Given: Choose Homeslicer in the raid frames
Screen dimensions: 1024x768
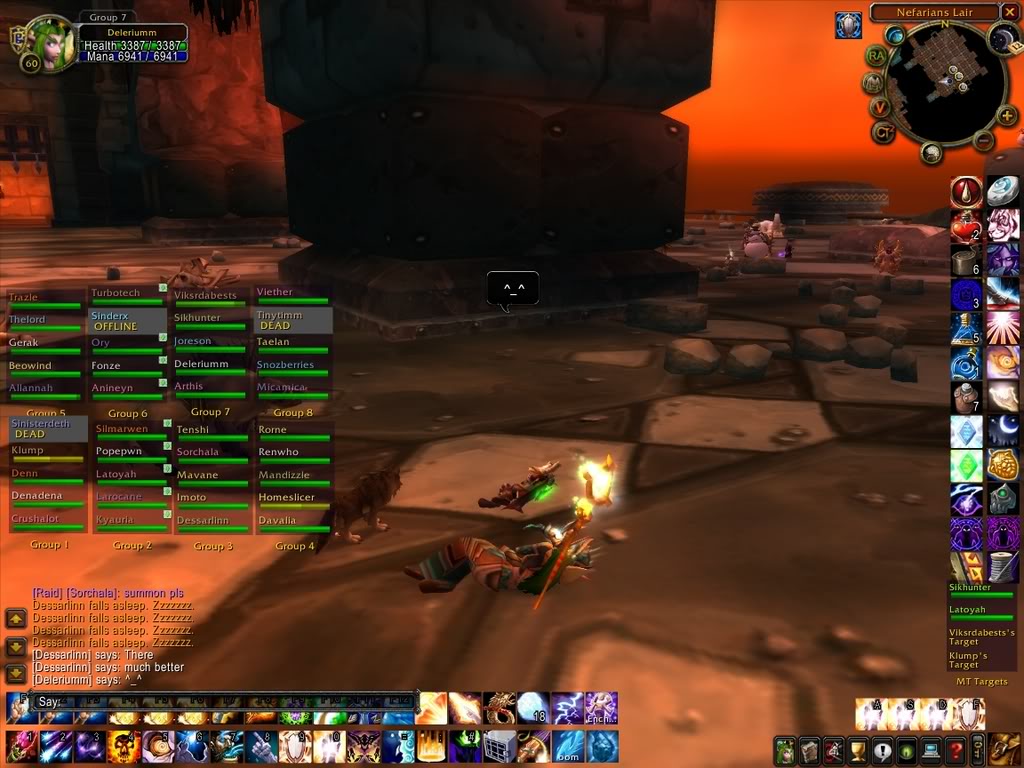Looking at the screenshot, I should coord(293,498).
